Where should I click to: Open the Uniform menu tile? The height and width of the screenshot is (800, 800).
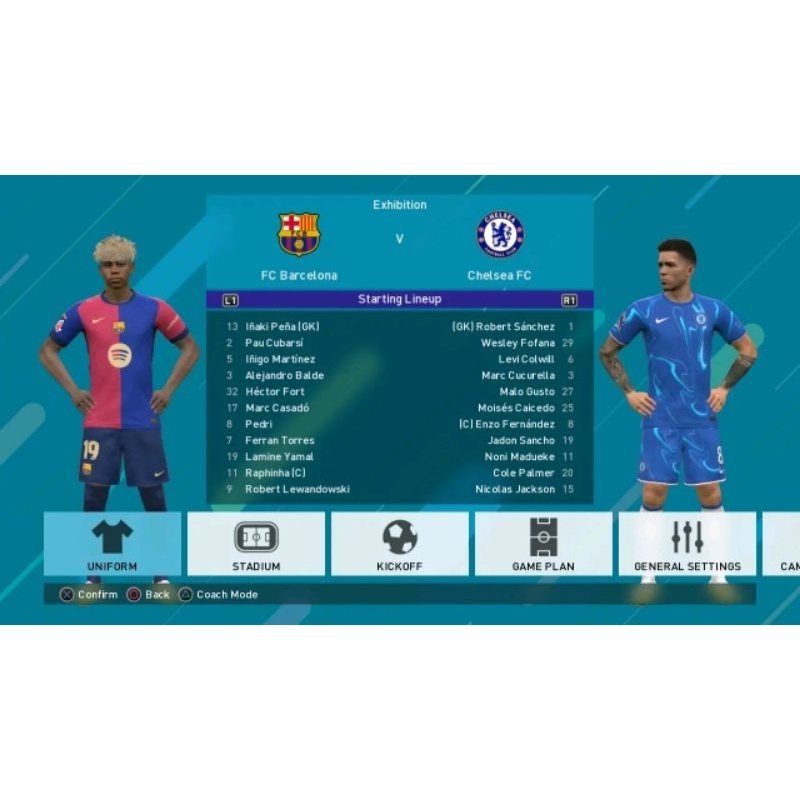click(x=112, y=544)
